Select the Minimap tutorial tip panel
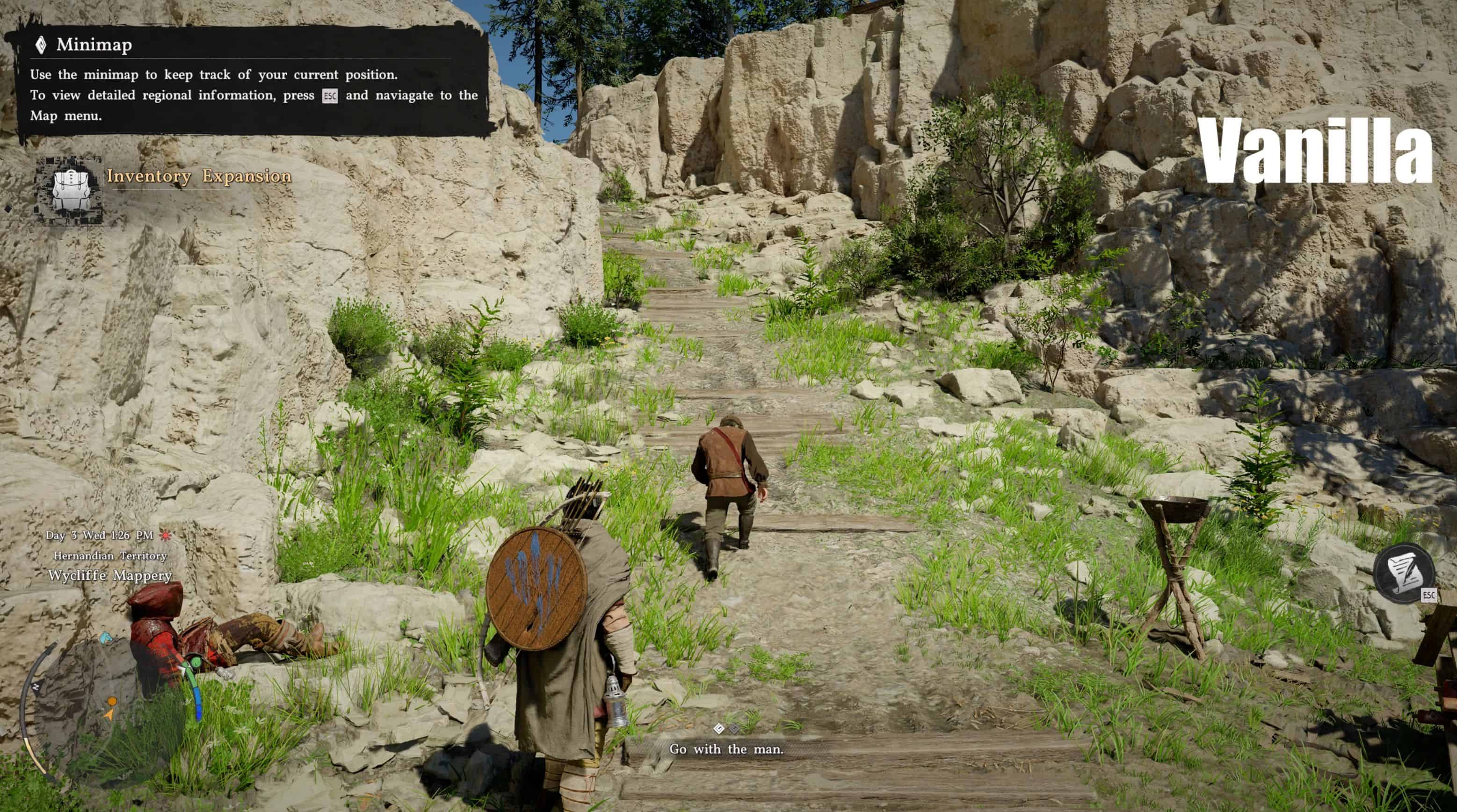 (x=249, y=81)
